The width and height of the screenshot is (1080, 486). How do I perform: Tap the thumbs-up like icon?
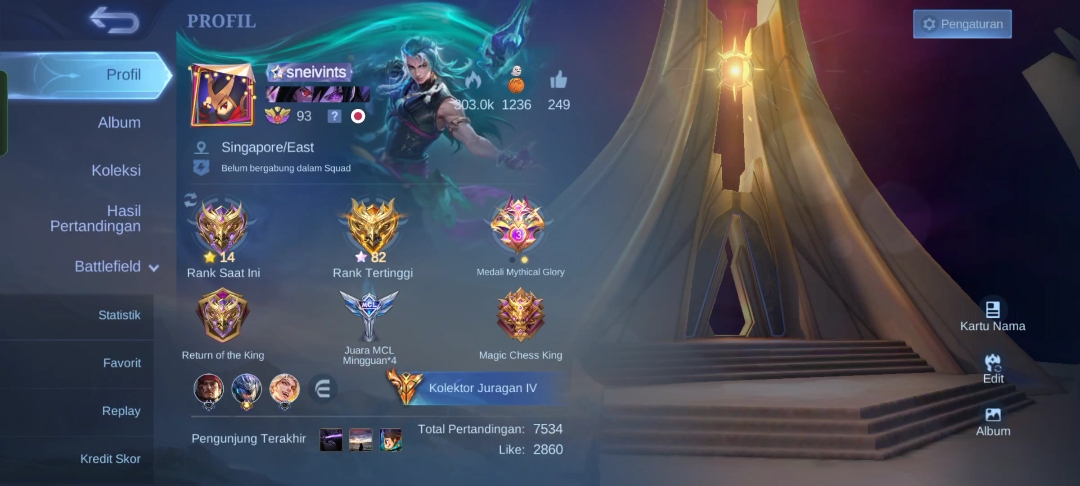pos(558,81)
